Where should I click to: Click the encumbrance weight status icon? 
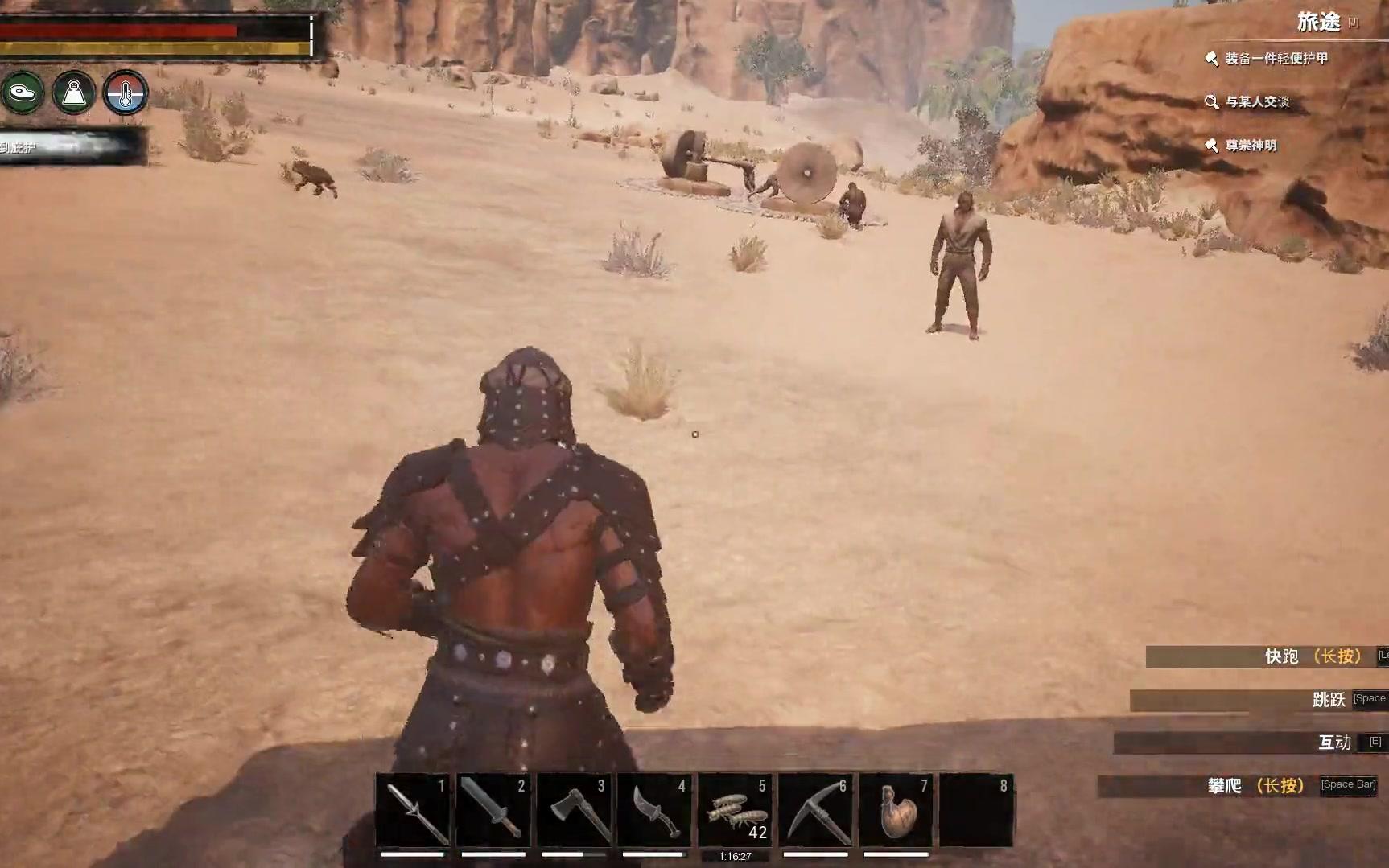(x=74, y=93)
